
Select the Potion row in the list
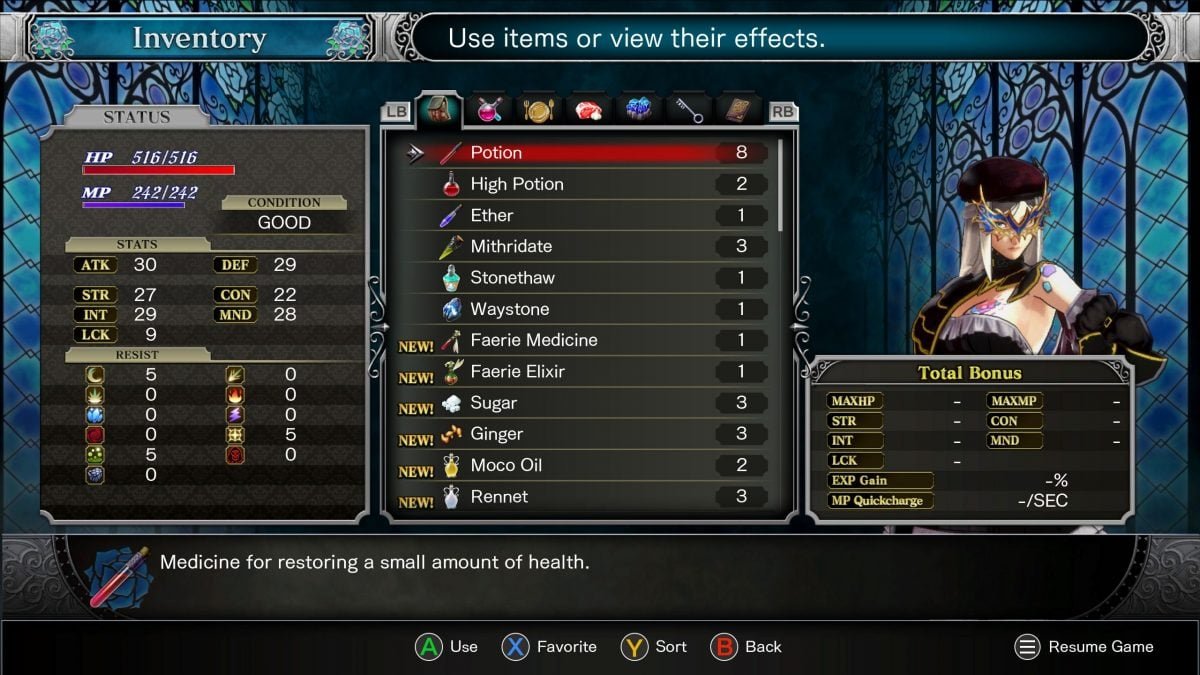click(590, 153)
